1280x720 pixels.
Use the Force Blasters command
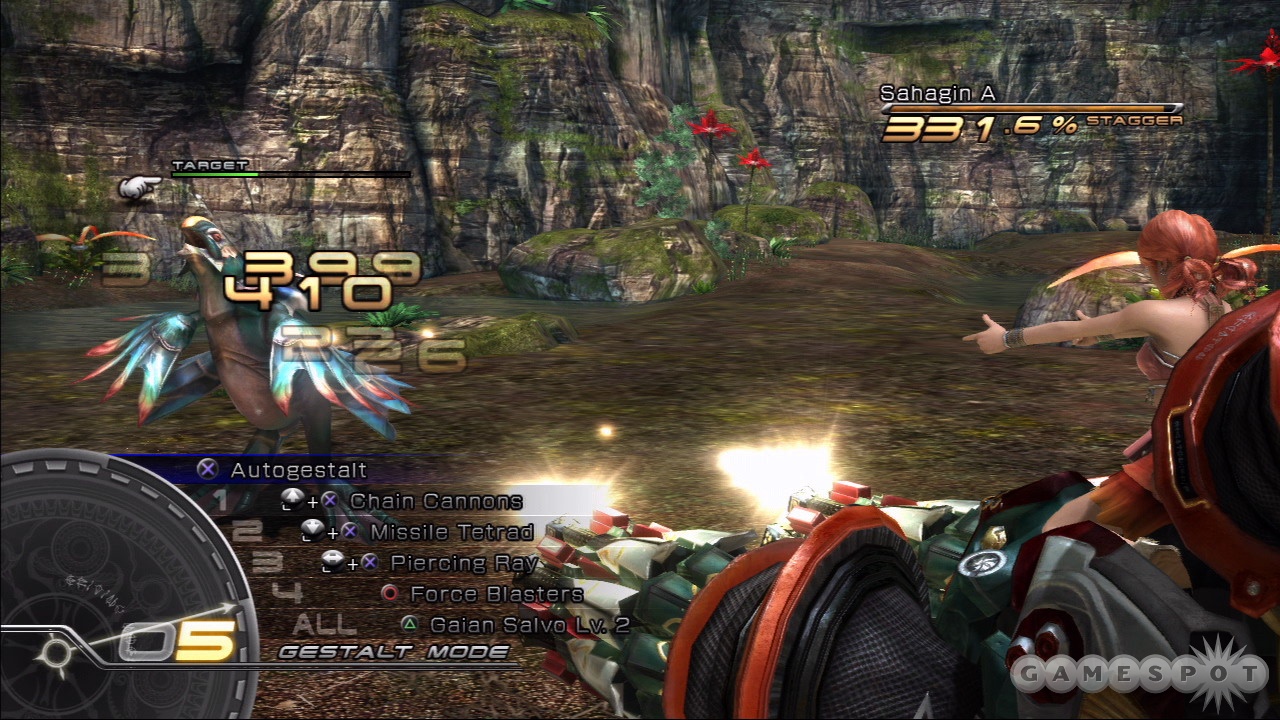(496, 593)
